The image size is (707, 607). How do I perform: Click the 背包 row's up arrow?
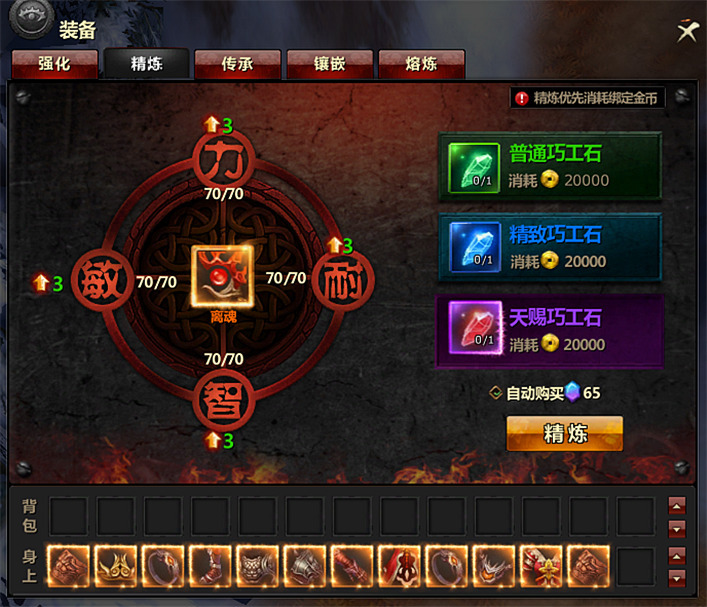(677, 505)
